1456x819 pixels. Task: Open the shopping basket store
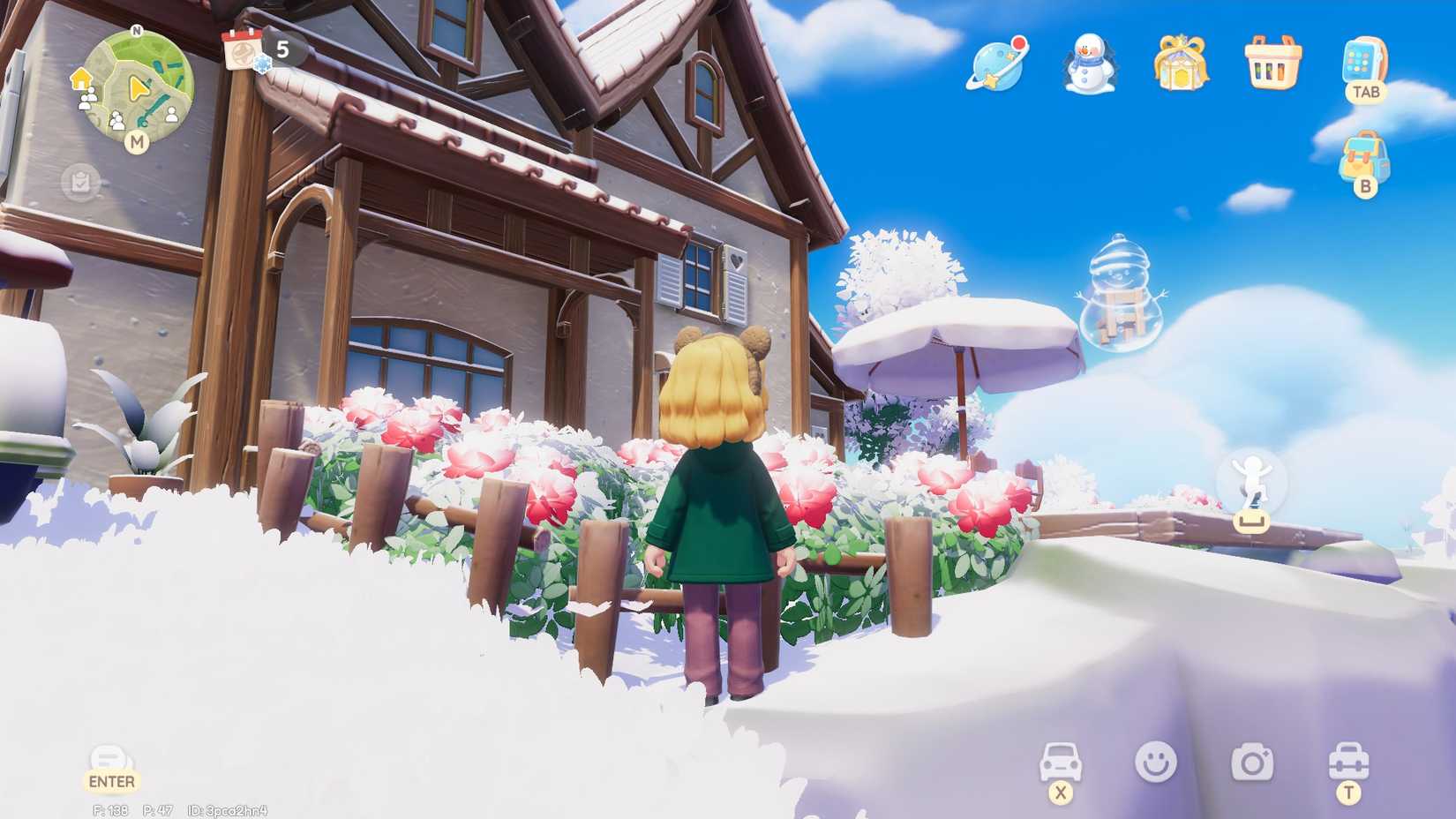pos(1271,64)
